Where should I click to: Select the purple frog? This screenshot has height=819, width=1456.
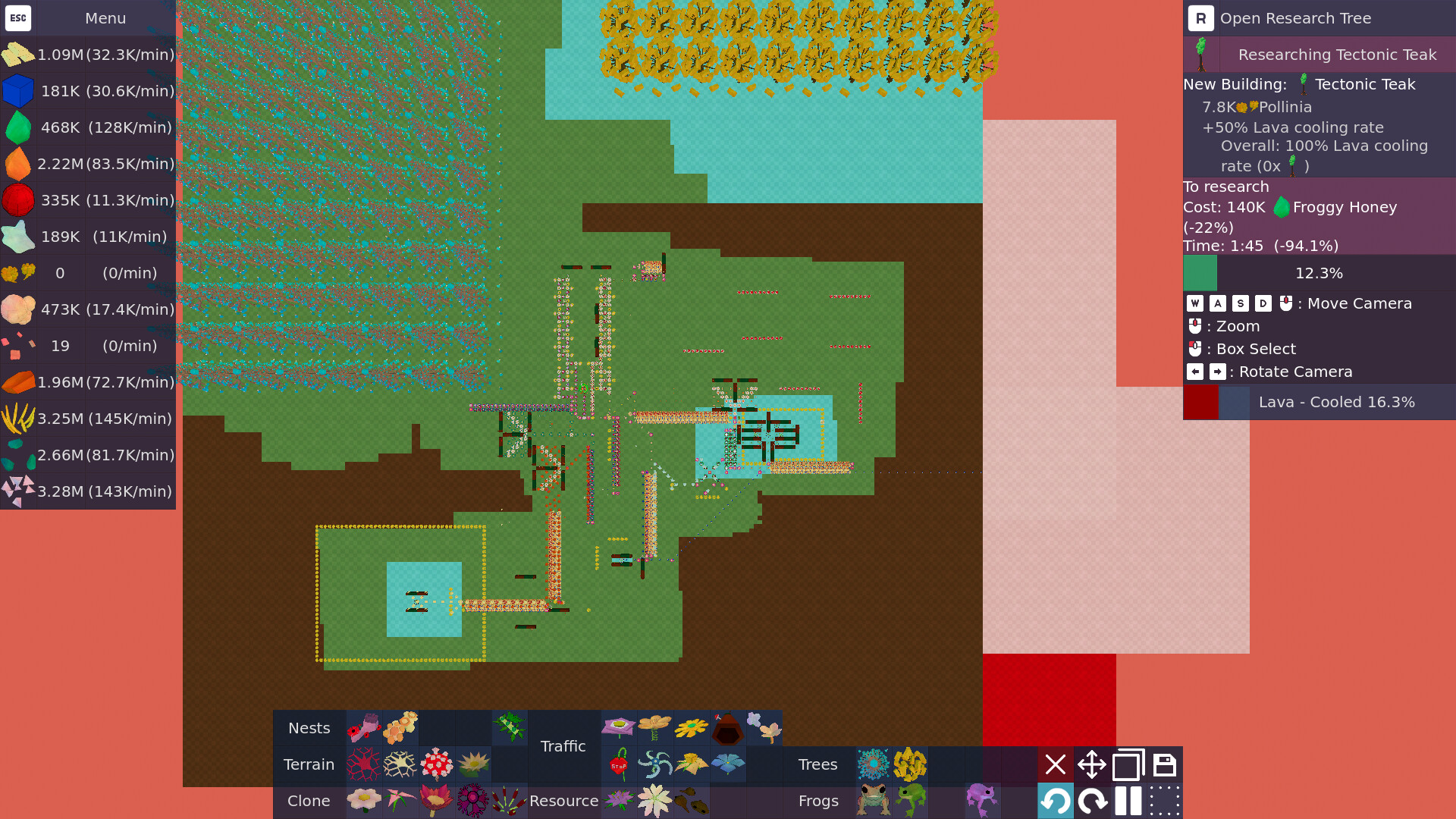point(981,799)
